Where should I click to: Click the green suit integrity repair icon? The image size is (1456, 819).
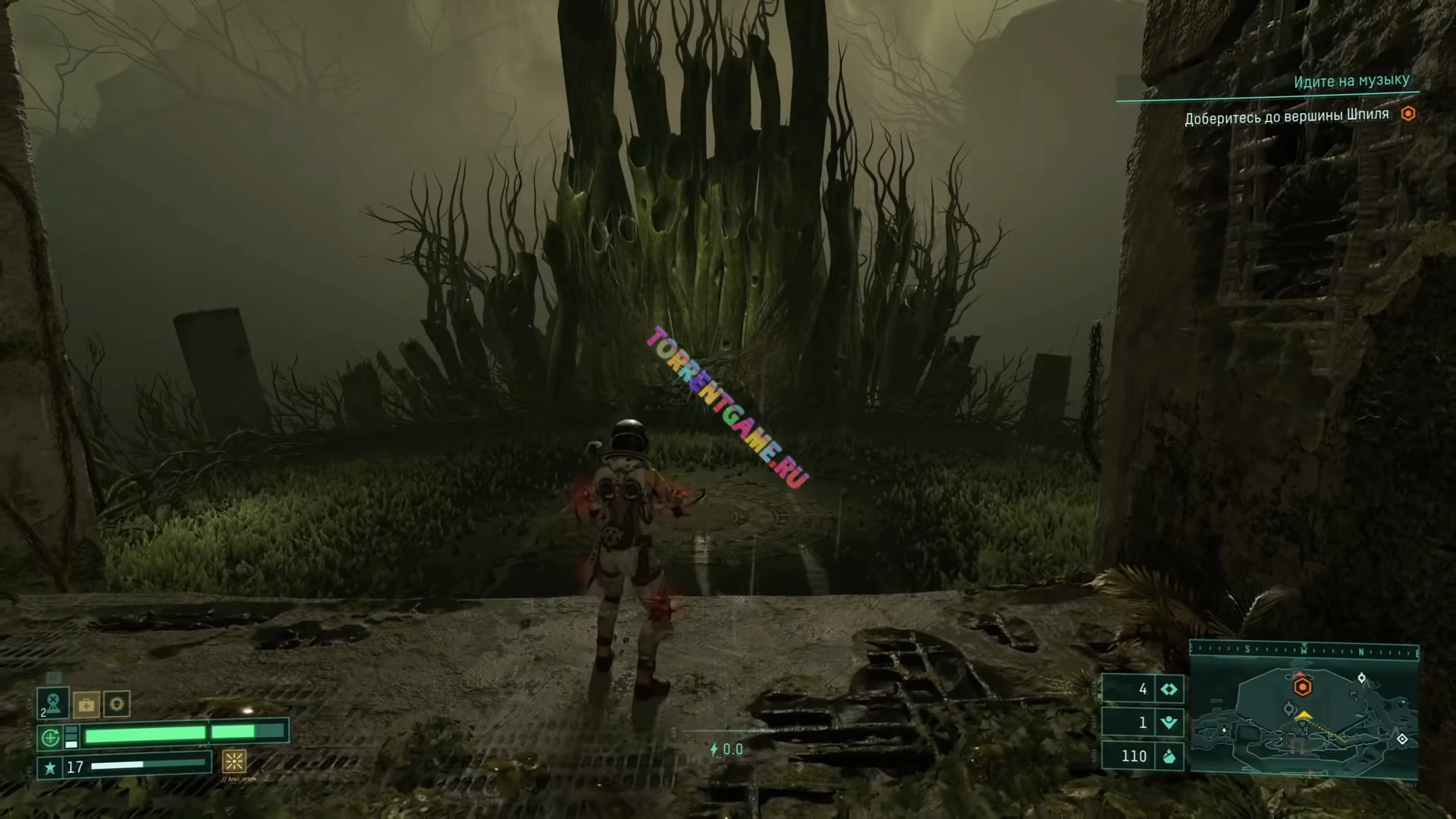coord(50,736)
